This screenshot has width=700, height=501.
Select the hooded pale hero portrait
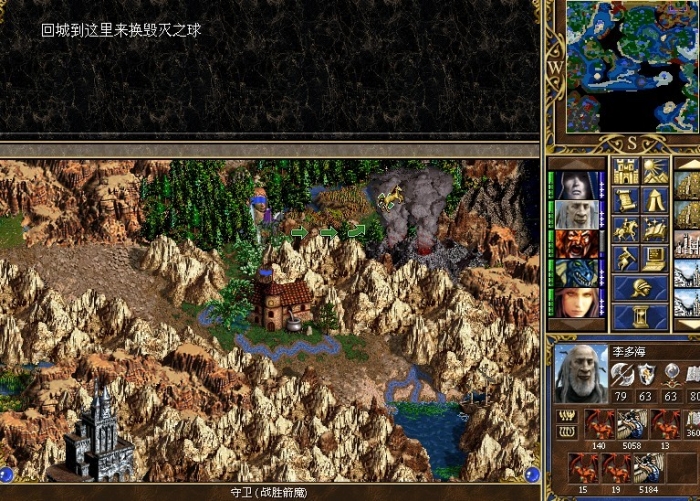pos(577,185)
